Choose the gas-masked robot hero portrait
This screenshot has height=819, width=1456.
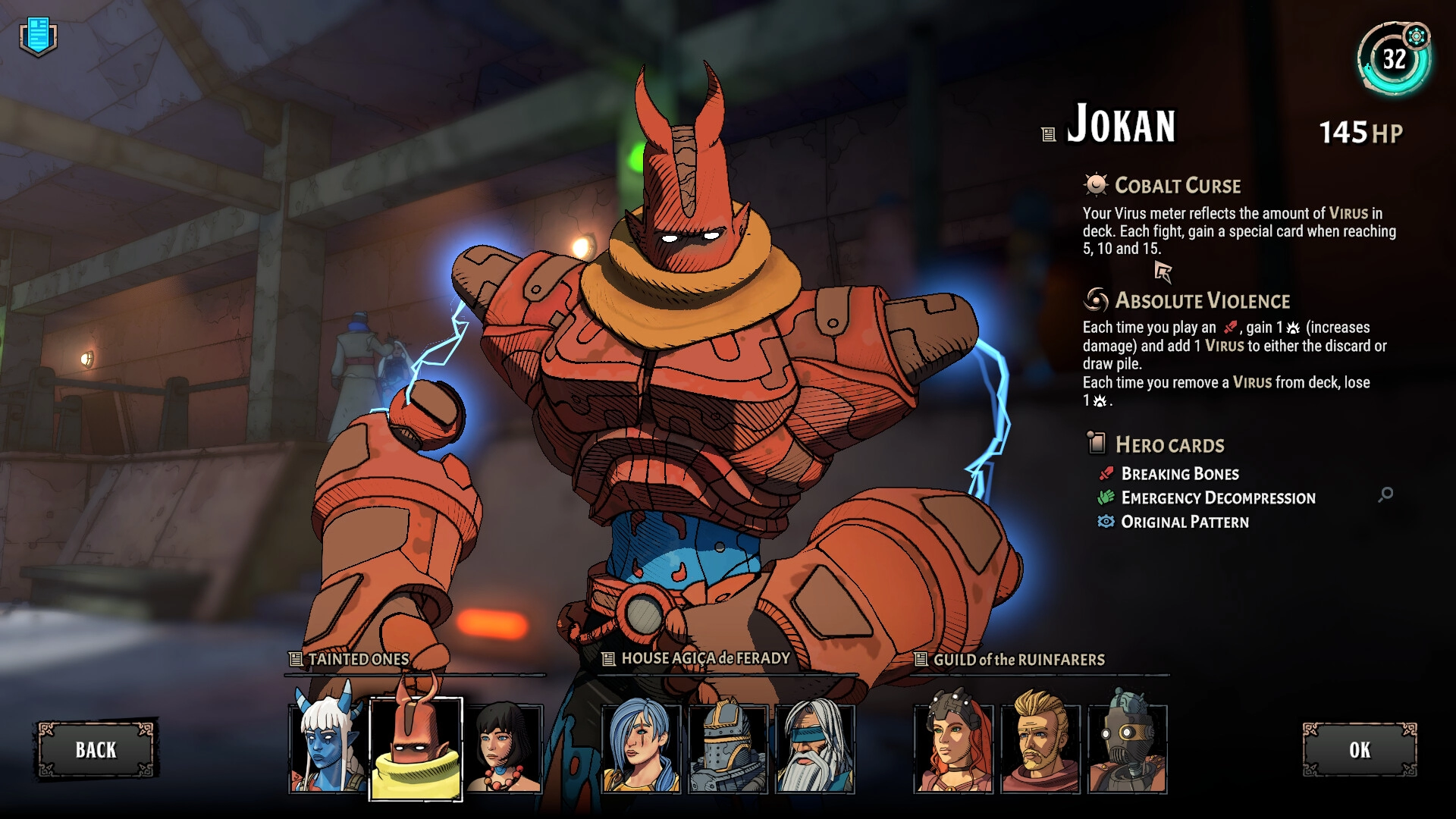click(x=1128, y=748)
